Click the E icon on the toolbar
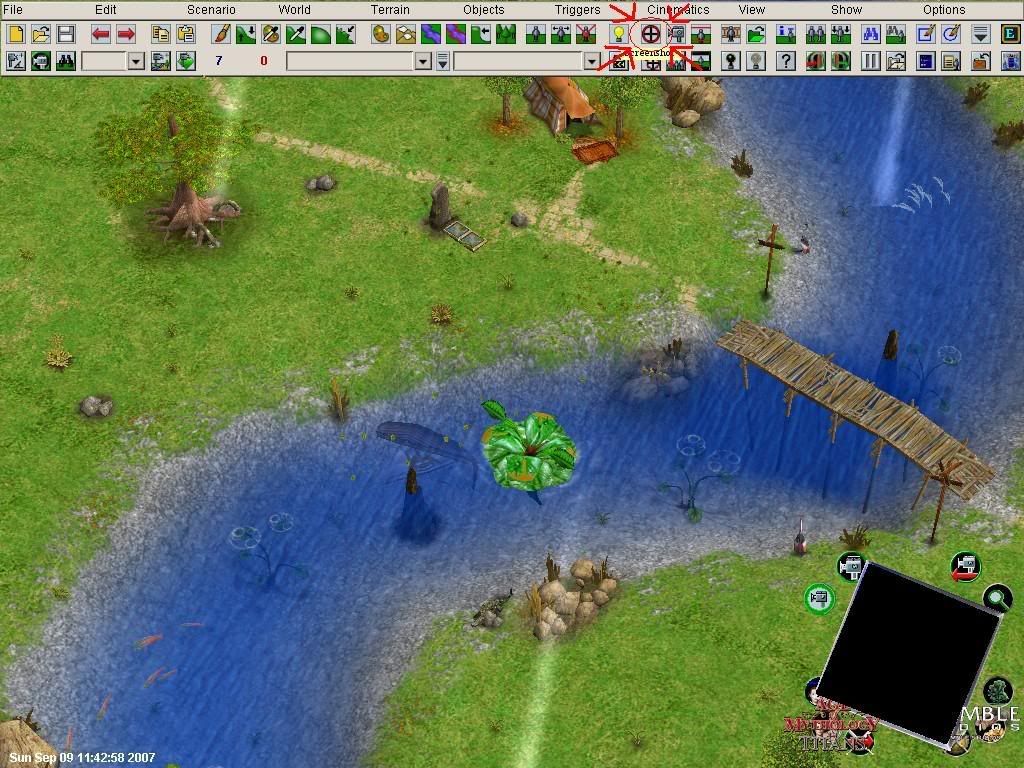The height and width of the screenshot is (768, 1024). point(1009,34)
